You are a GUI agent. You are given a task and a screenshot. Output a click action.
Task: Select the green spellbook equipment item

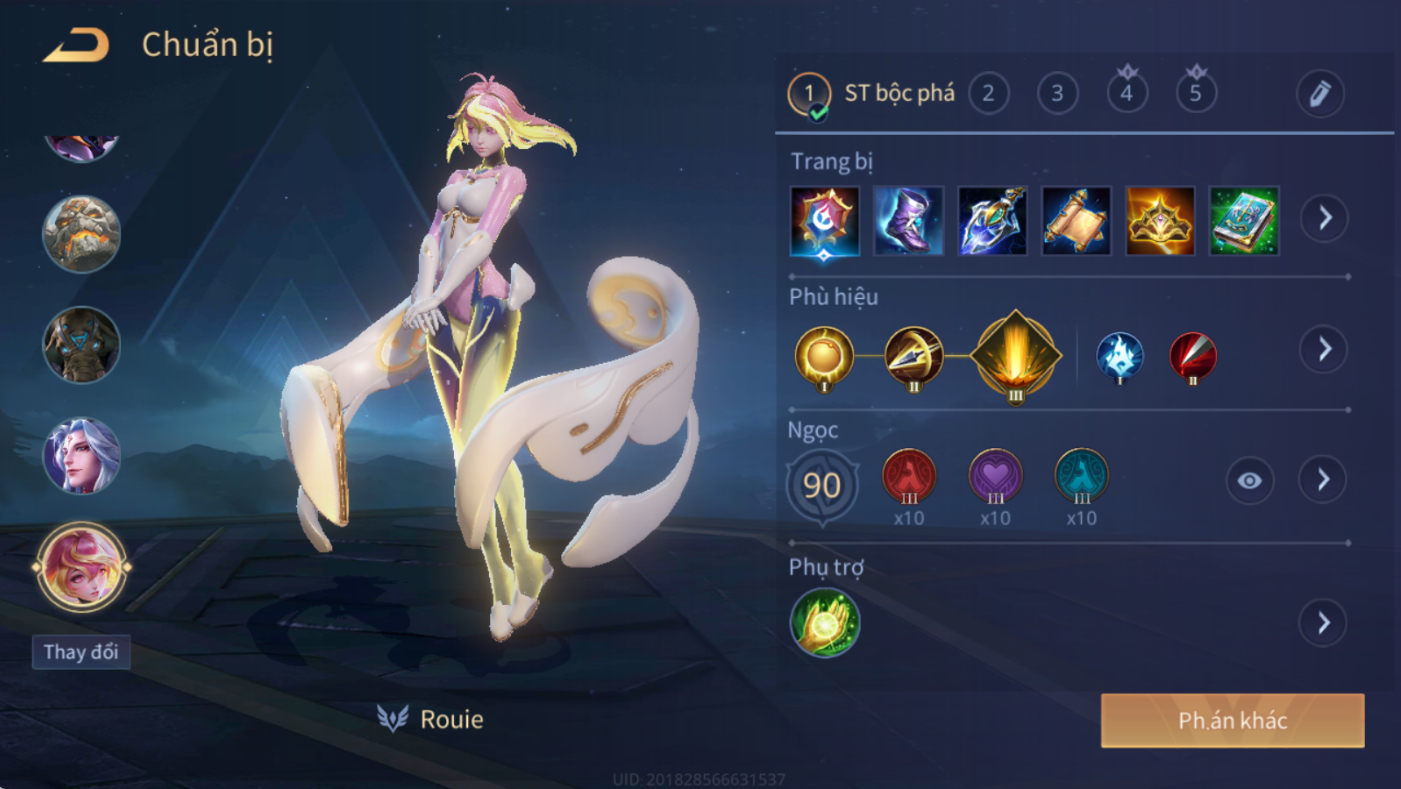(1244, 221)
